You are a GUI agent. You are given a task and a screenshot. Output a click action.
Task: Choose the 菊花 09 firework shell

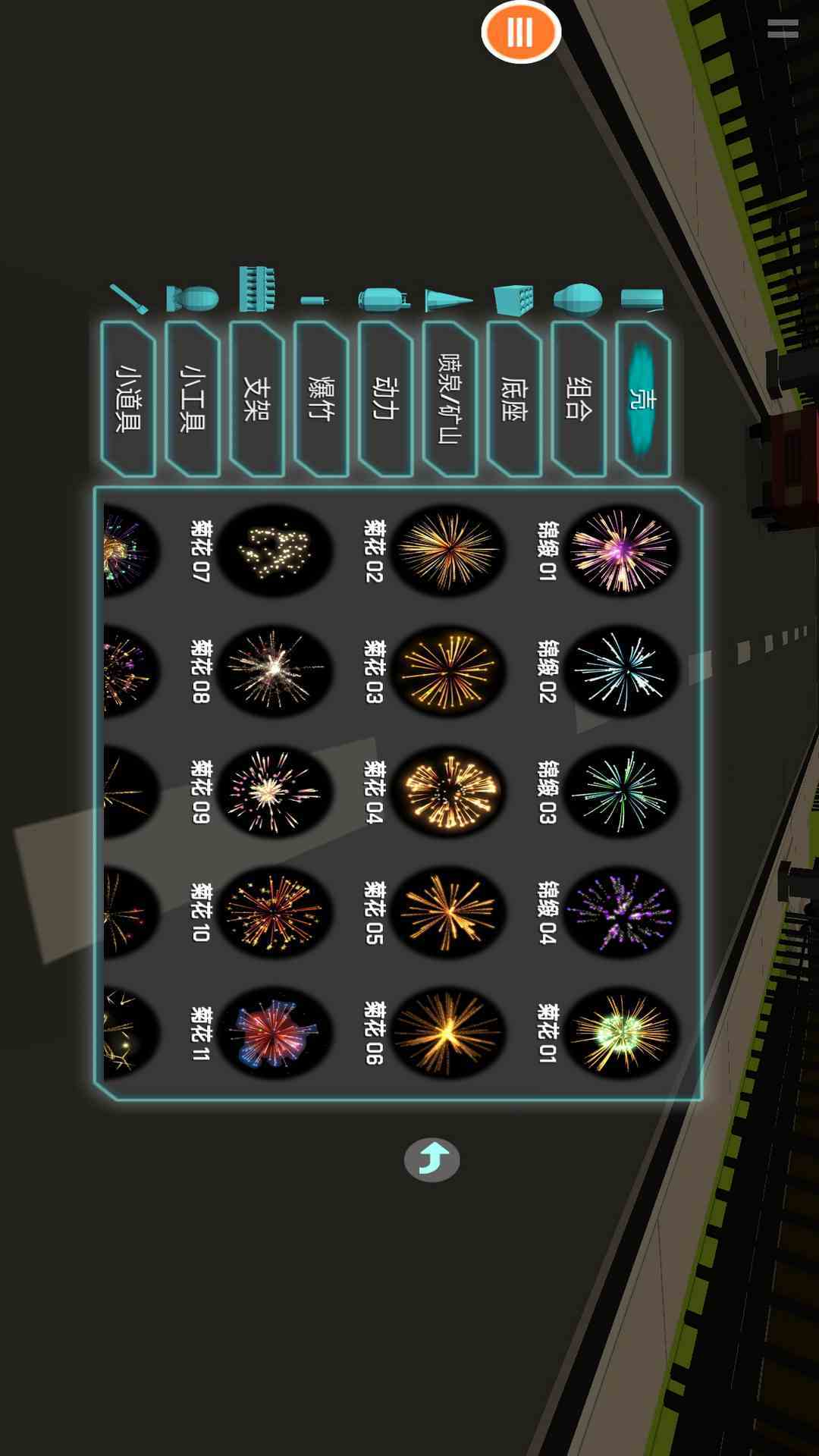click(275, 792)
